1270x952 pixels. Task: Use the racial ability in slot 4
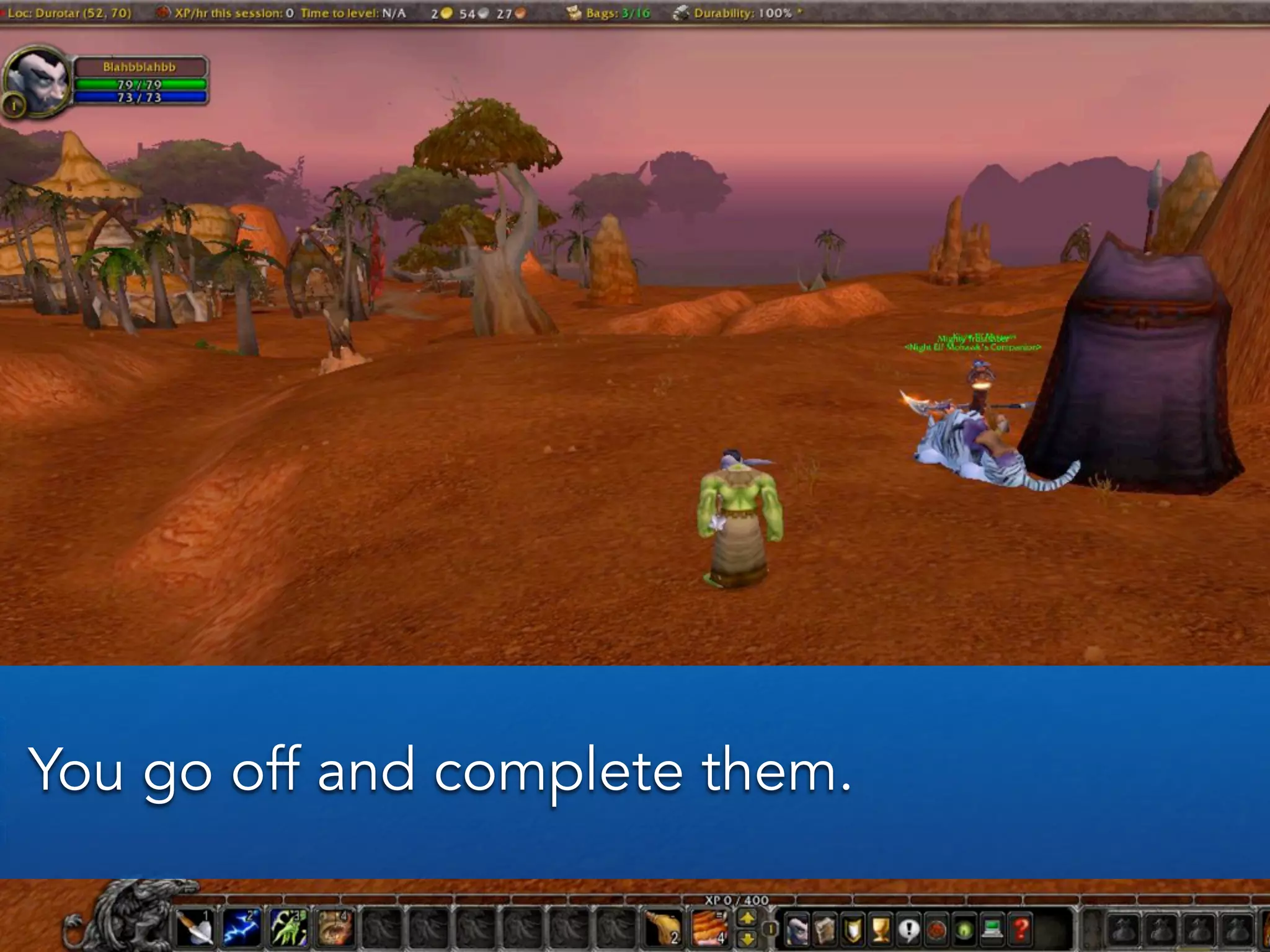(334, 929)
